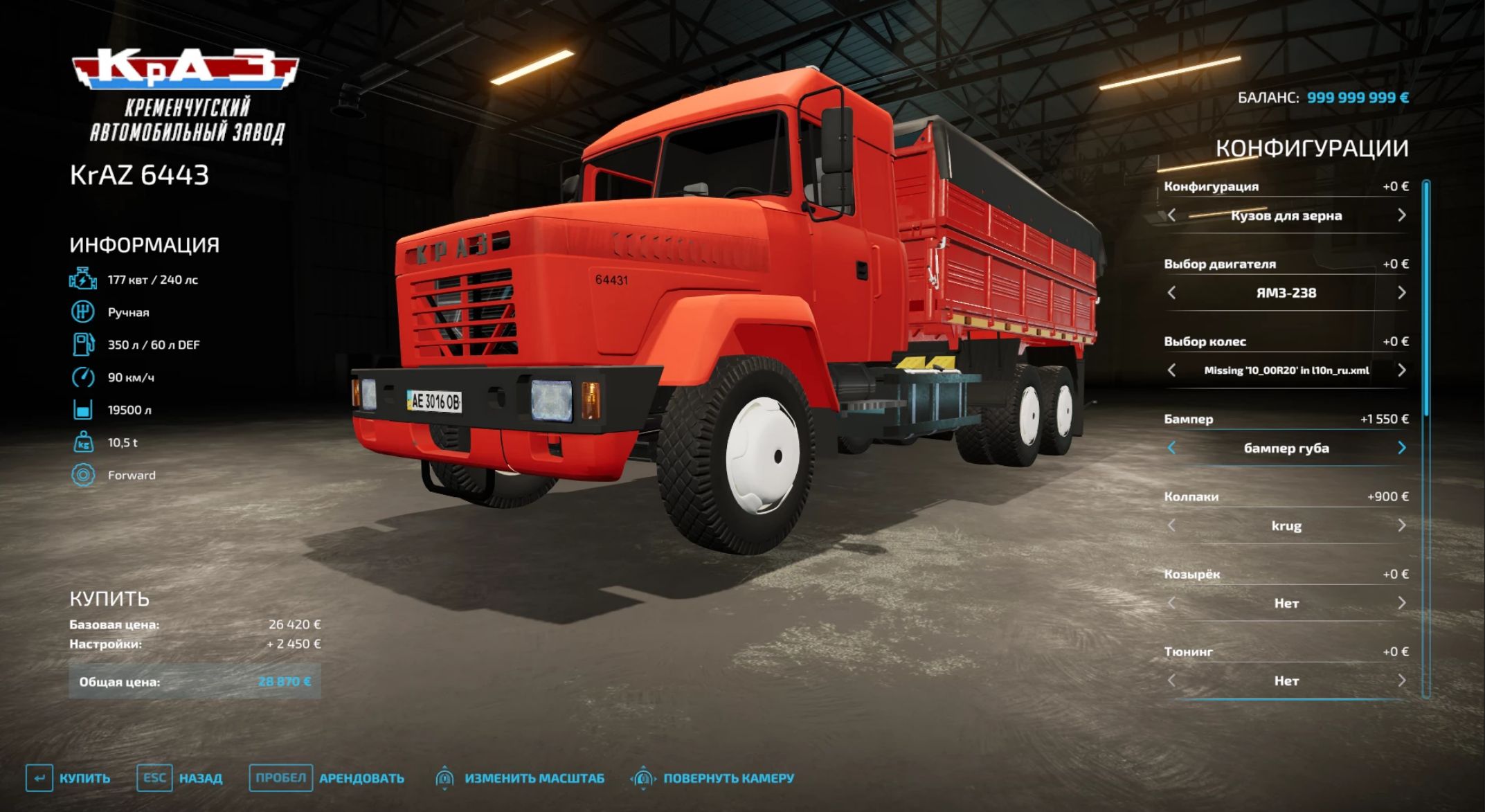Image resolution: width=1485 pixels, height=812 pixels.
Task: Choose previous wheel selection option
Action: click(1171, 370)
